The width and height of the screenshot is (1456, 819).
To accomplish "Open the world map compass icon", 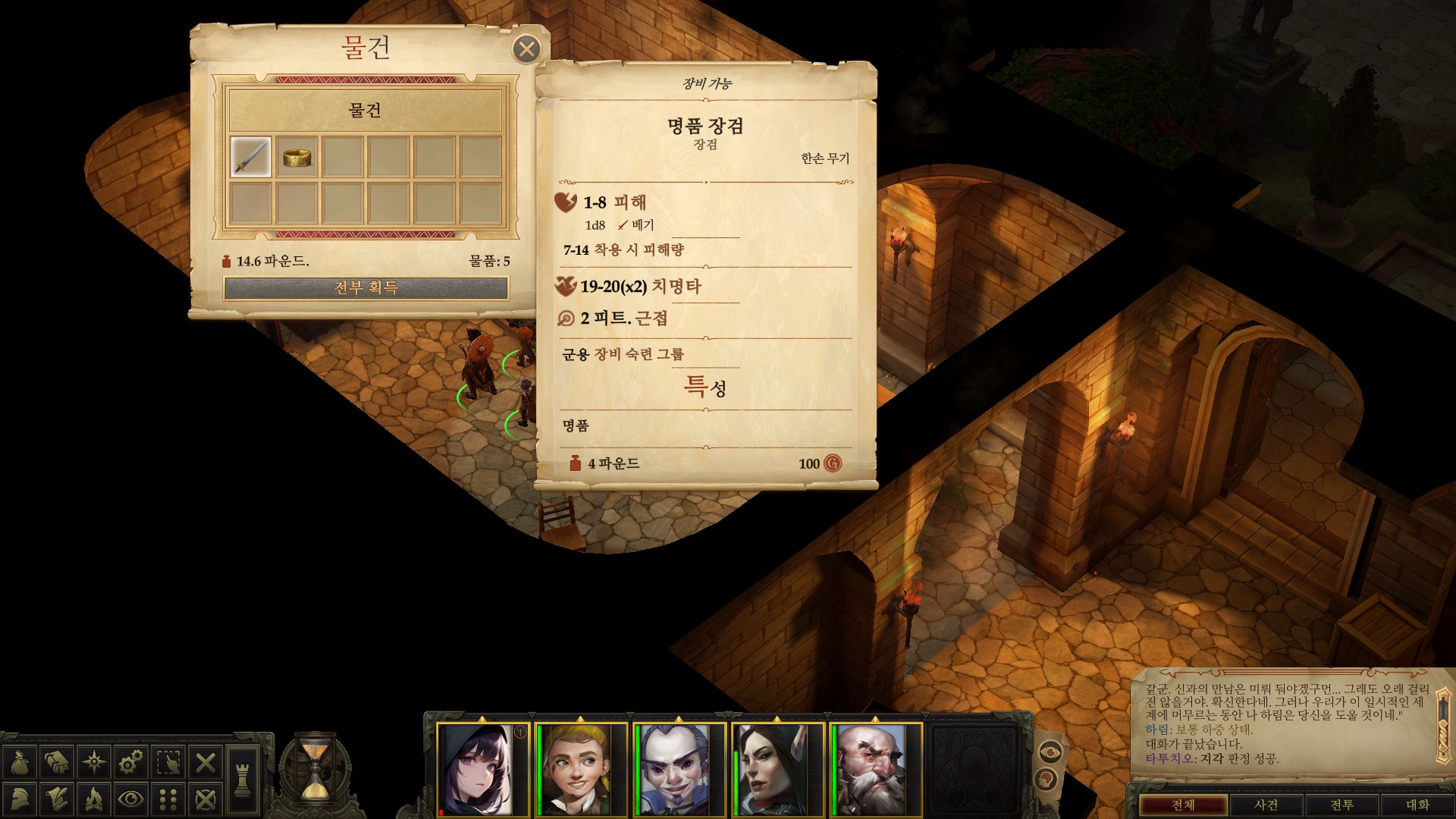I will (94, 761).
